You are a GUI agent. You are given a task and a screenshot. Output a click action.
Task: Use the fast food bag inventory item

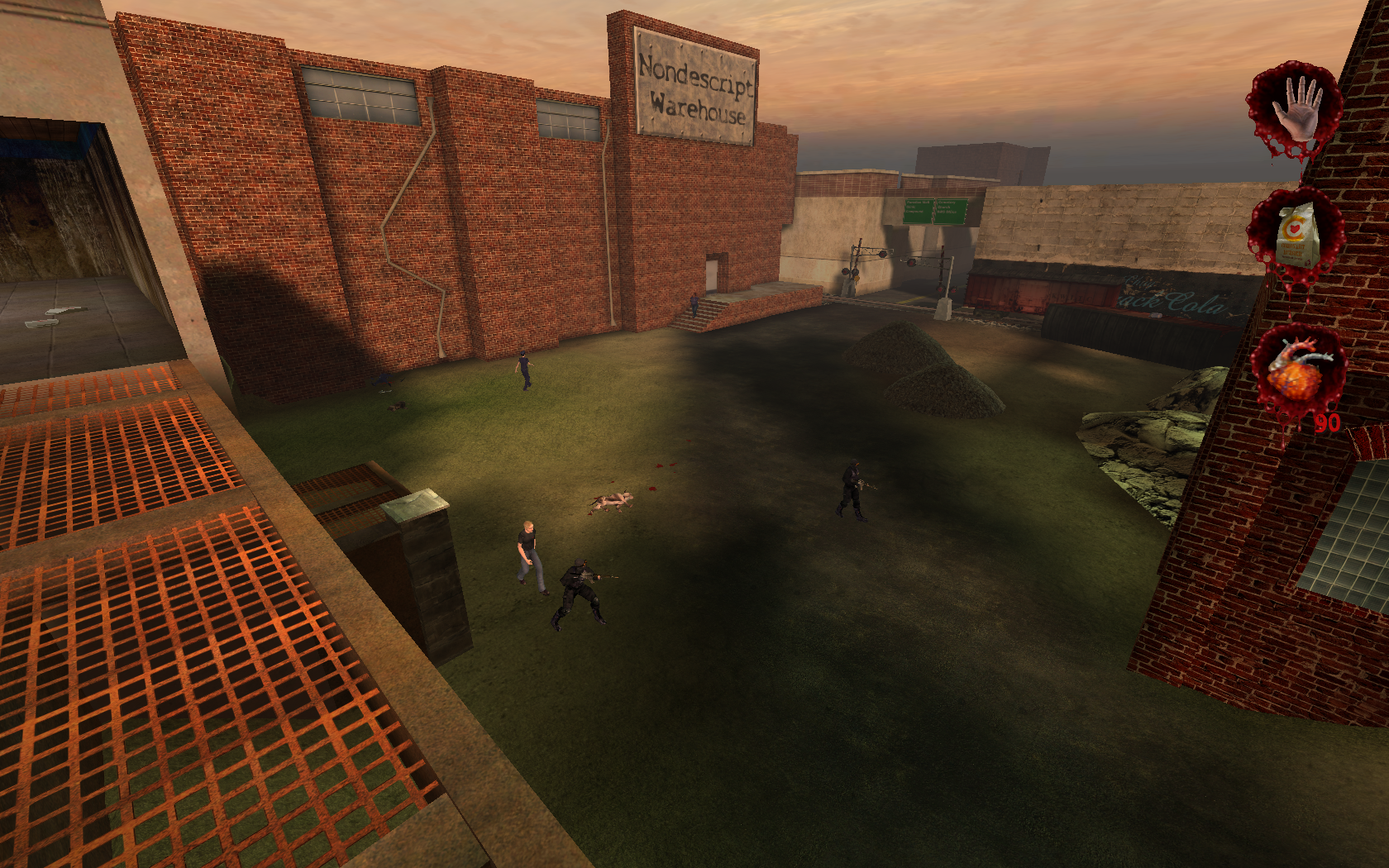pos(1297,235)
